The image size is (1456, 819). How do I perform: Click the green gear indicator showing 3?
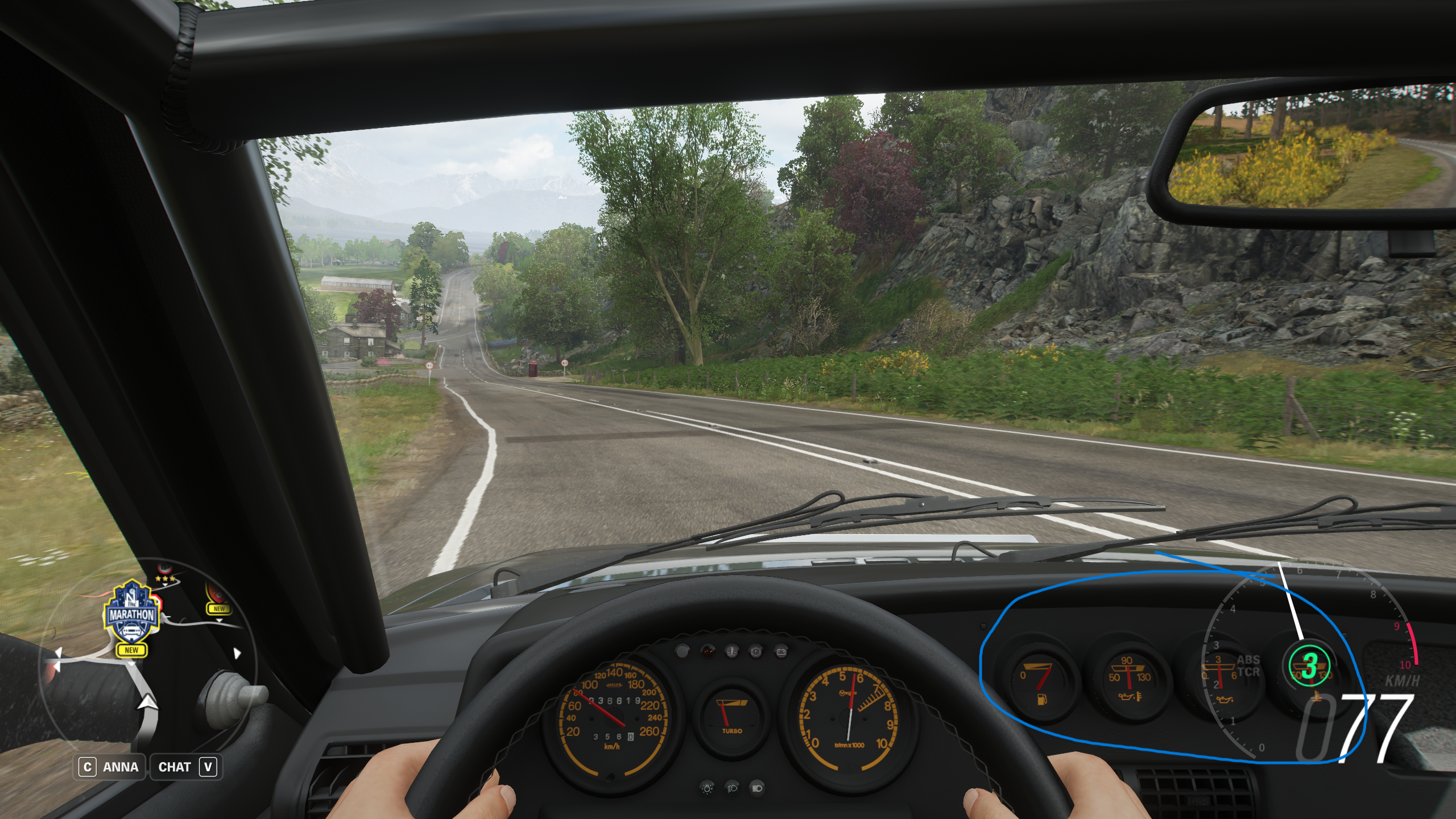1310,665
